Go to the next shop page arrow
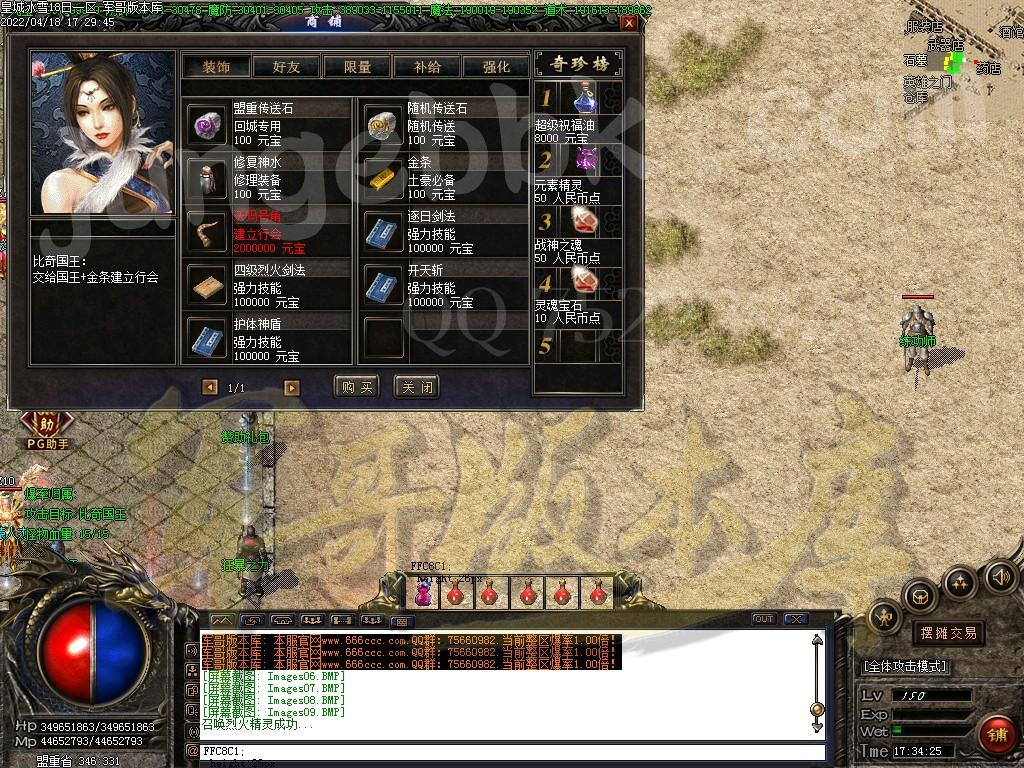This screenshot has width=1024, height=768. point(292,387)
